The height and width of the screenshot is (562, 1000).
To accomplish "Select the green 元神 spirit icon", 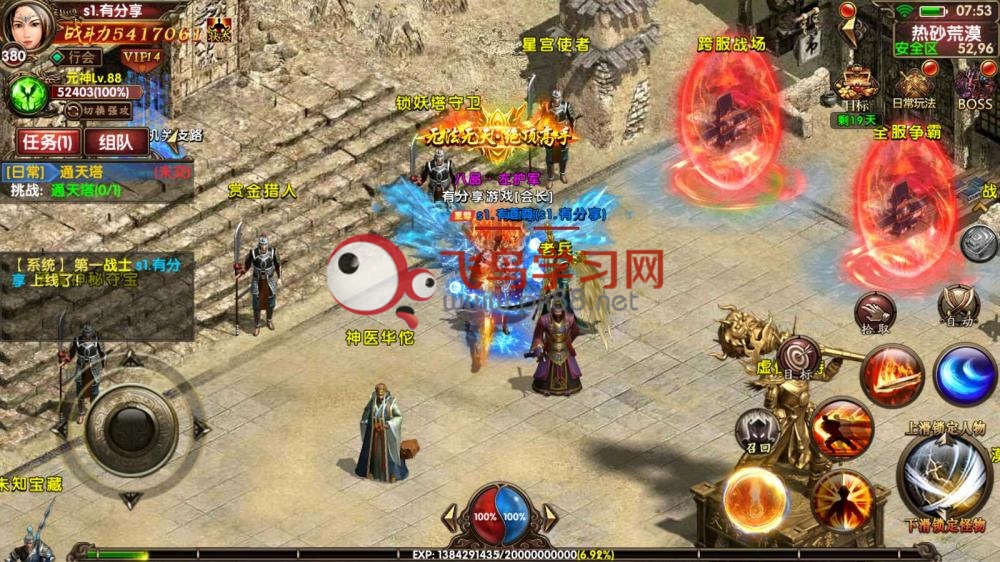I will pyautogui.click(x=28, y=97).
